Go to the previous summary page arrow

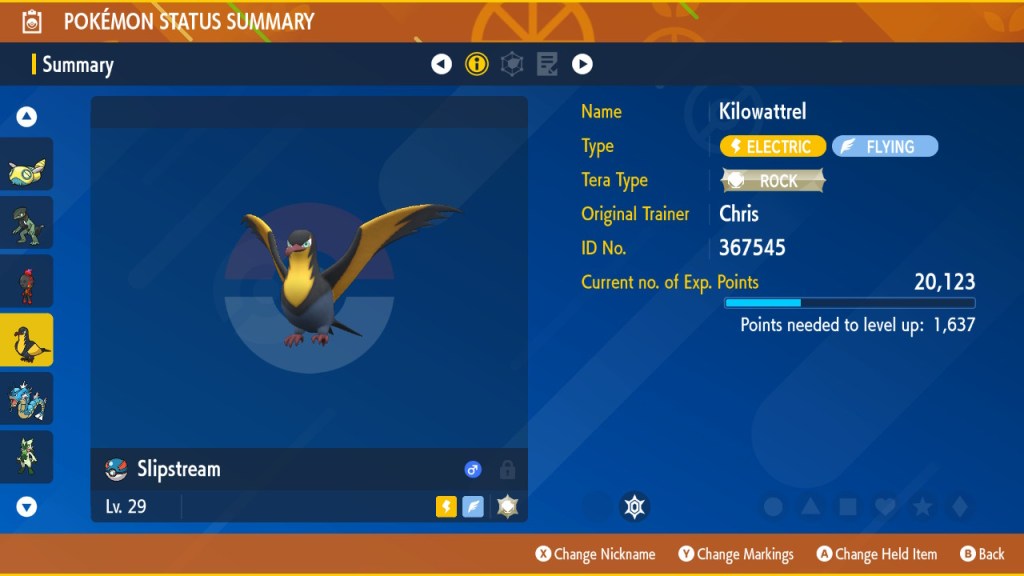coord(441,65)
